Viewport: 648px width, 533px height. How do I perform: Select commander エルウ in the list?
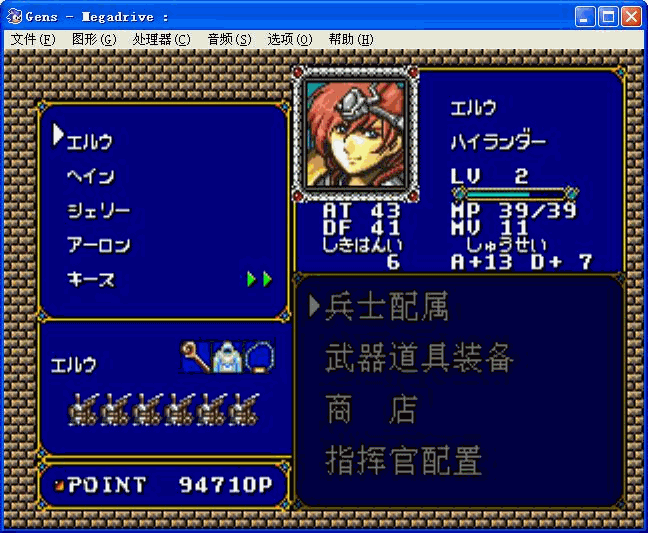point(90,141)
